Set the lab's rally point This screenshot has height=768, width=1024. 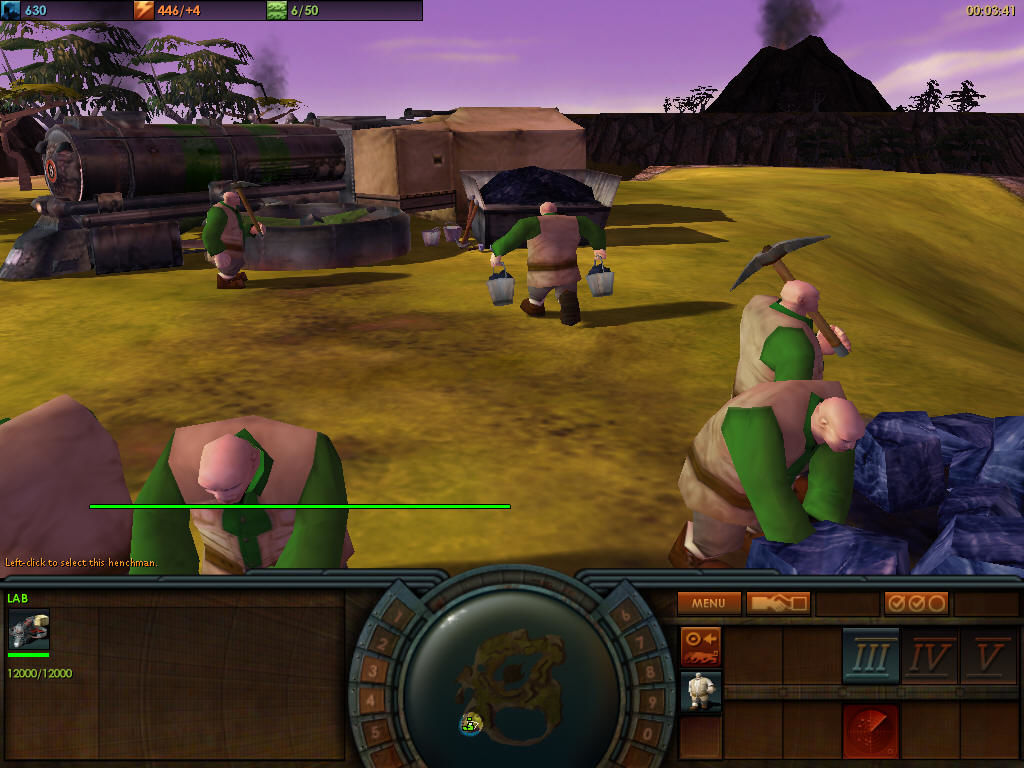click(x=701, y=647)
